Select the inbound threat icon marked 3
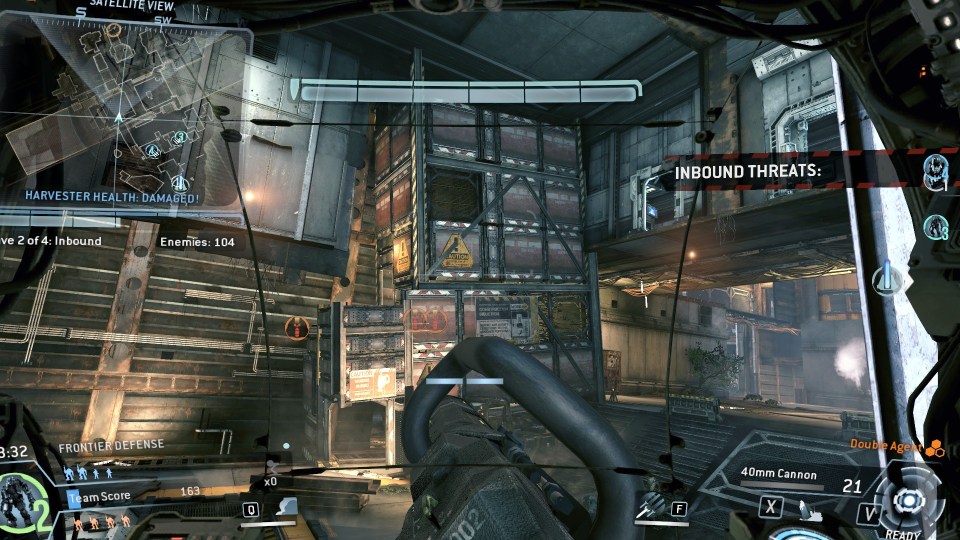 (x=937, y=228)
